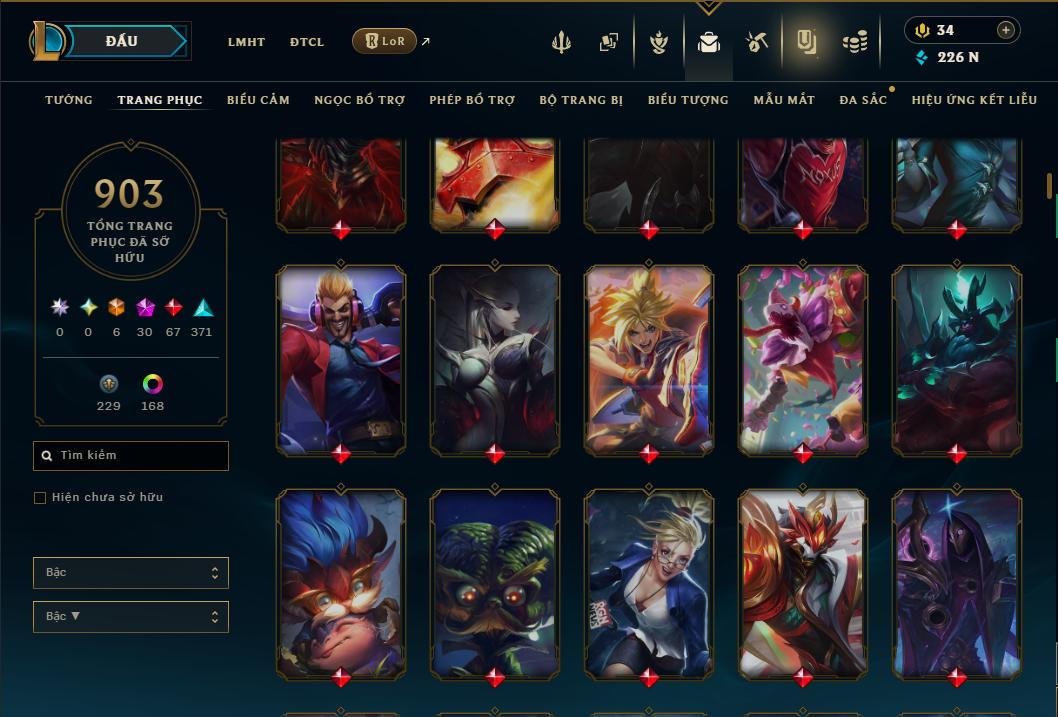Image resolution: width=1058 pixels, height=717 pixels.
Task: Switch to the TƯỚNG tab
Action: point(69,100)
